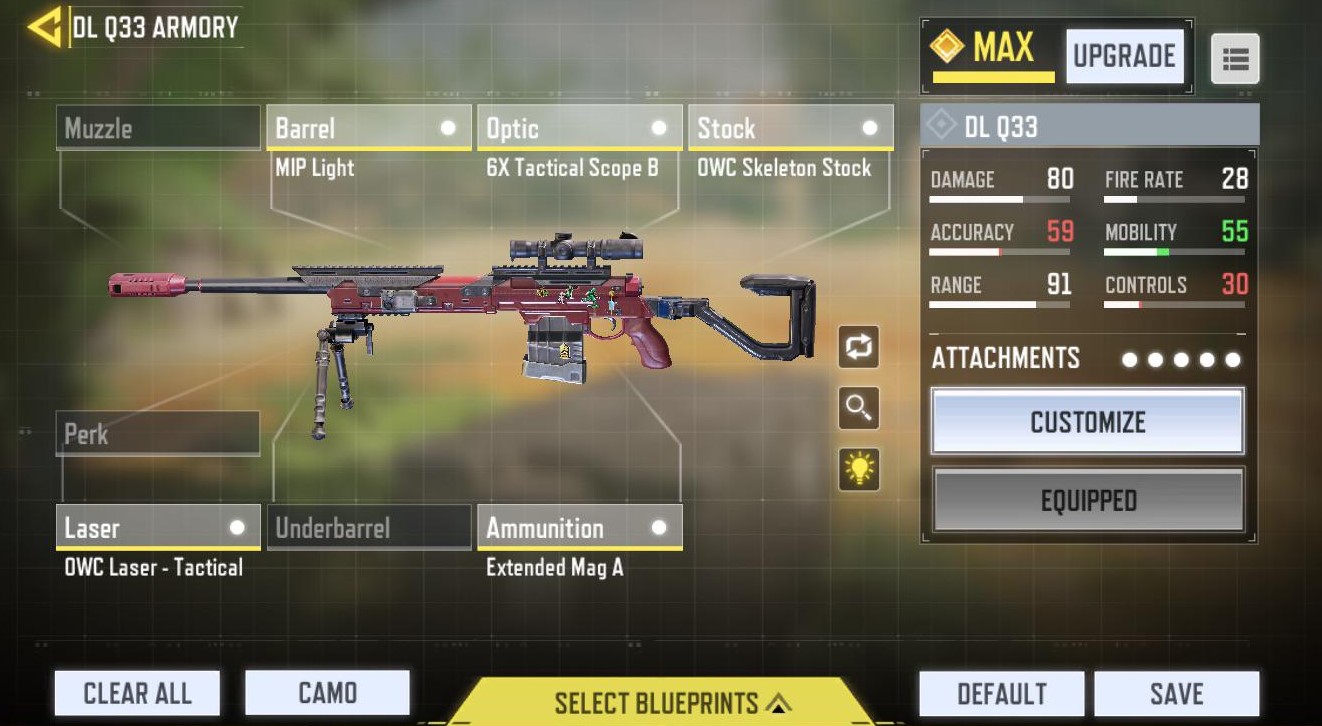
Task: Click SAVE to store the loadout
Action: pyautogui.click(x=1176, y=692)
